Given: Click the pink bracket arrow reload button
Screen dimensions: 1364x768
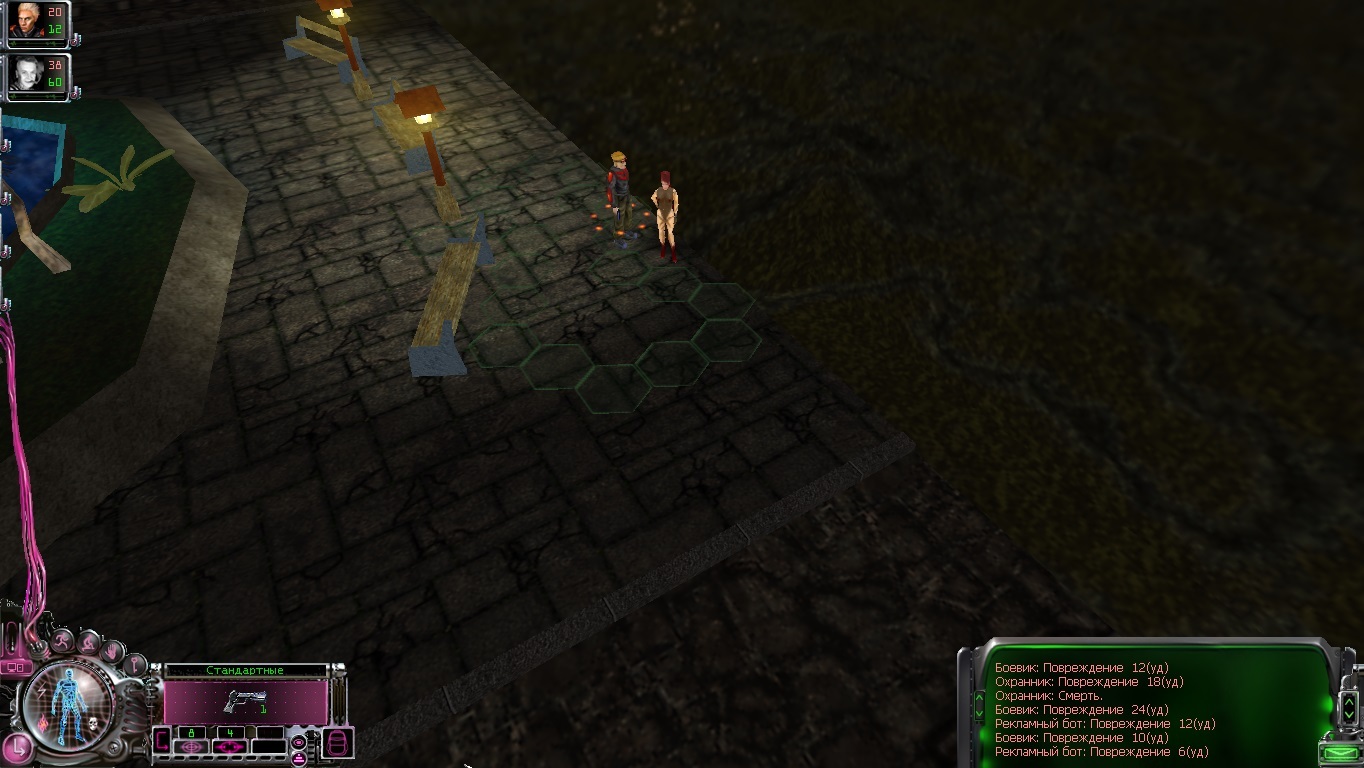Looking at the screenshot, I should tap(161, 741).
